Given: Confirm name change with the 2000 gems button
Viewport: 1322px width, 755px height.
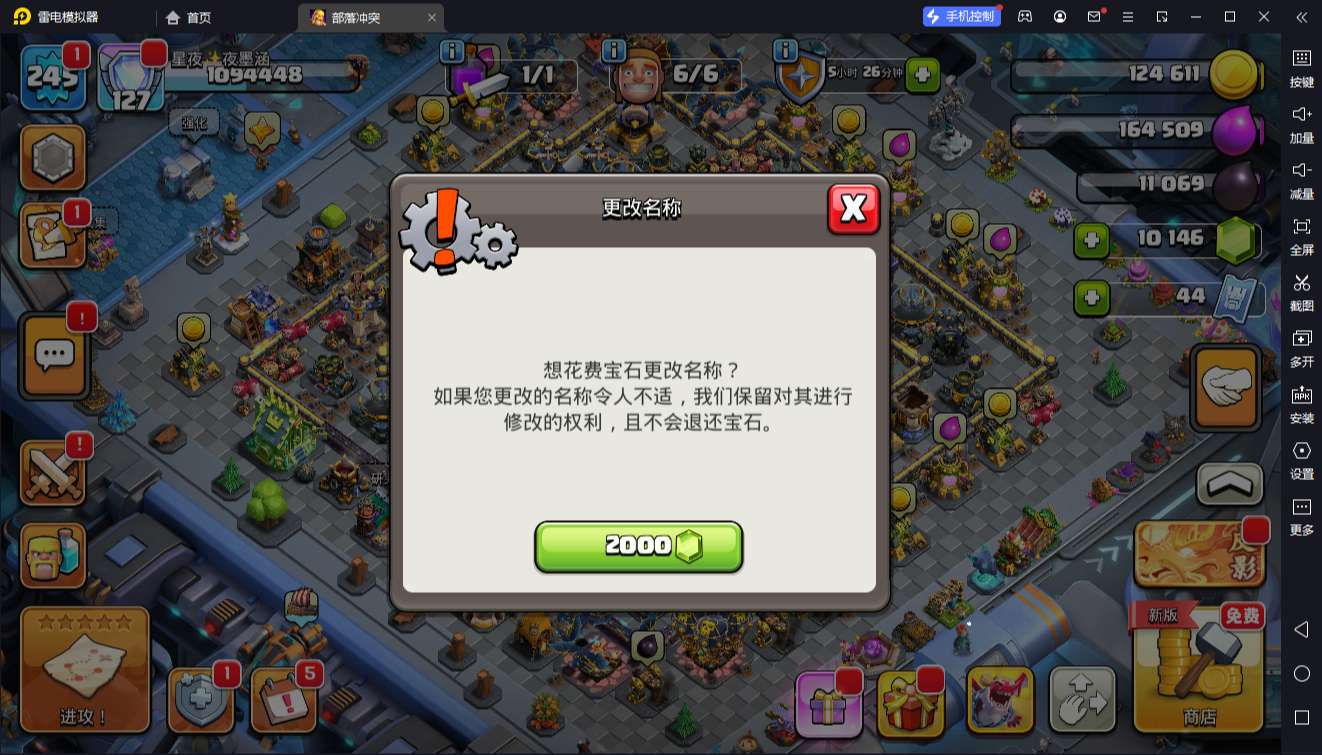Looking at the screenshot, I should click(639, 545).
